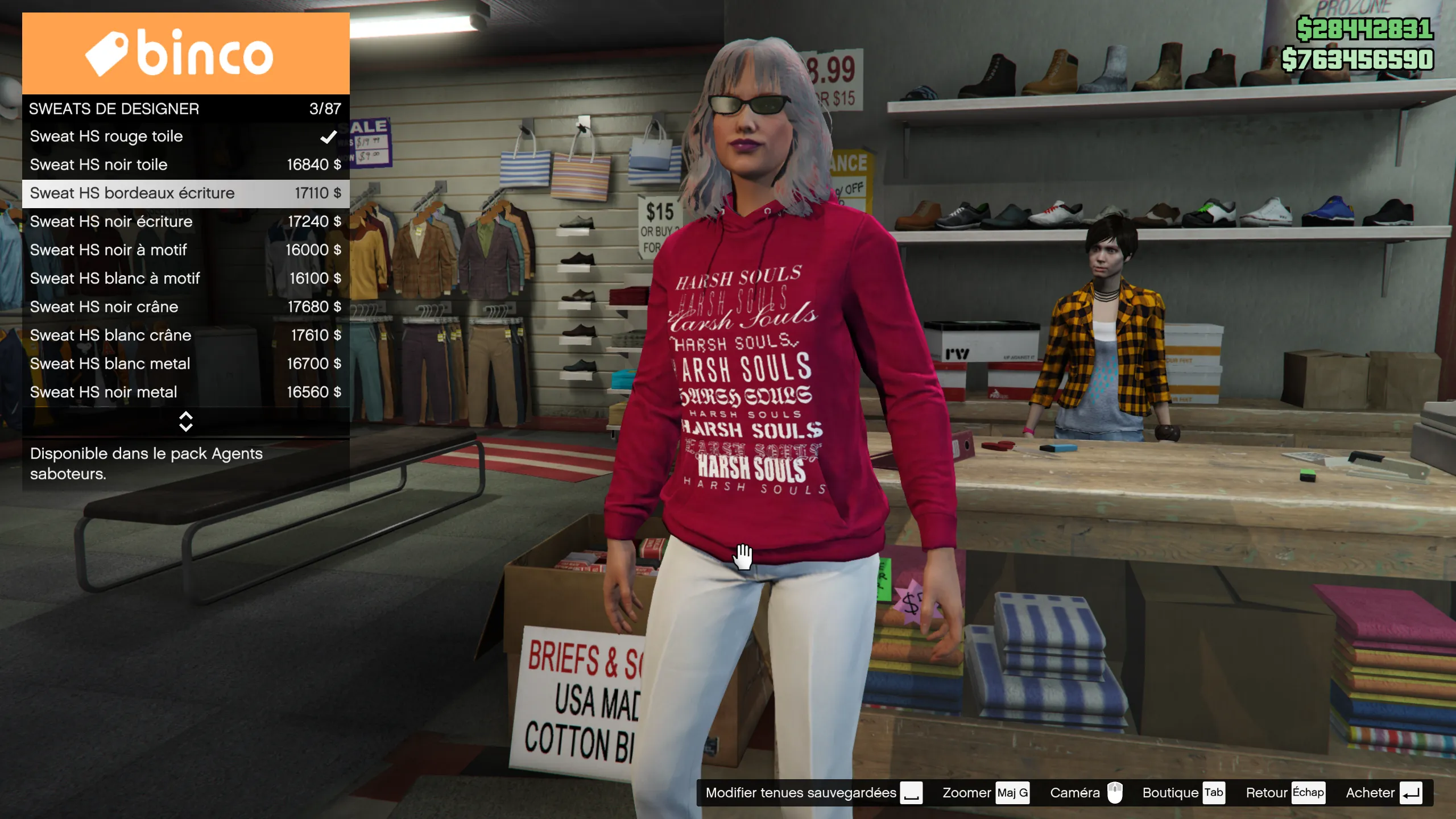Activate the Zoomer option
Image resolution: width=1456 pixels, height=819 pixels.
985,793
